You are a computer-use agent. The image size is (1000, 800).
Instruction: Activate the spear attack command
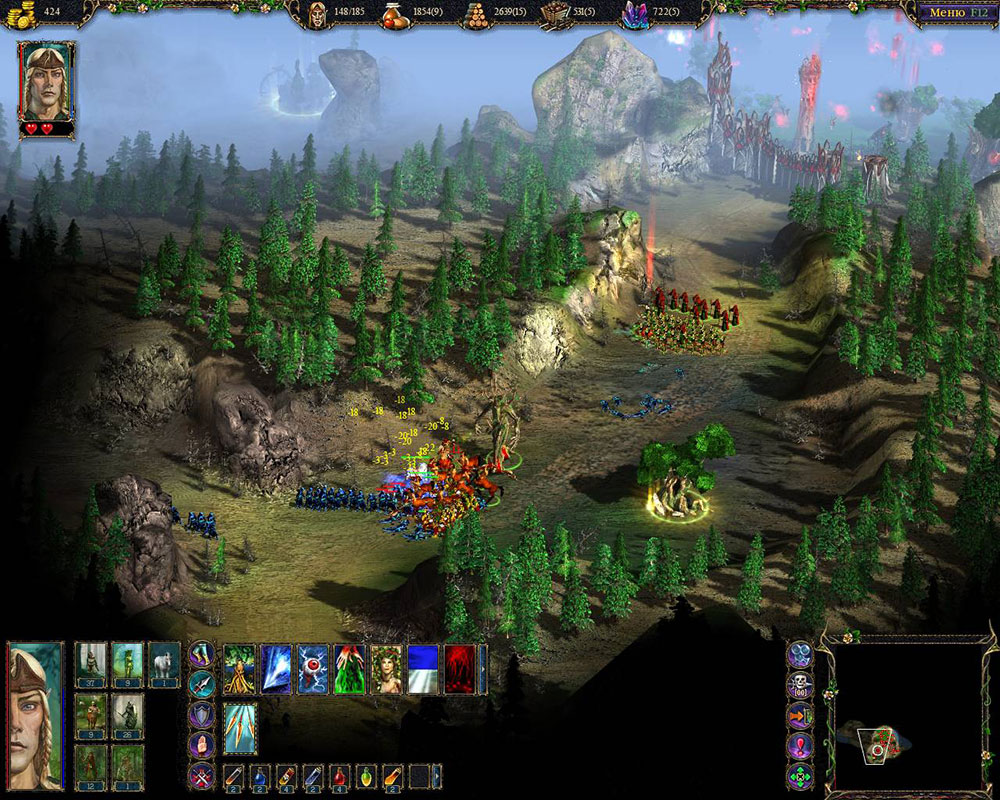(x=202, y=685)
